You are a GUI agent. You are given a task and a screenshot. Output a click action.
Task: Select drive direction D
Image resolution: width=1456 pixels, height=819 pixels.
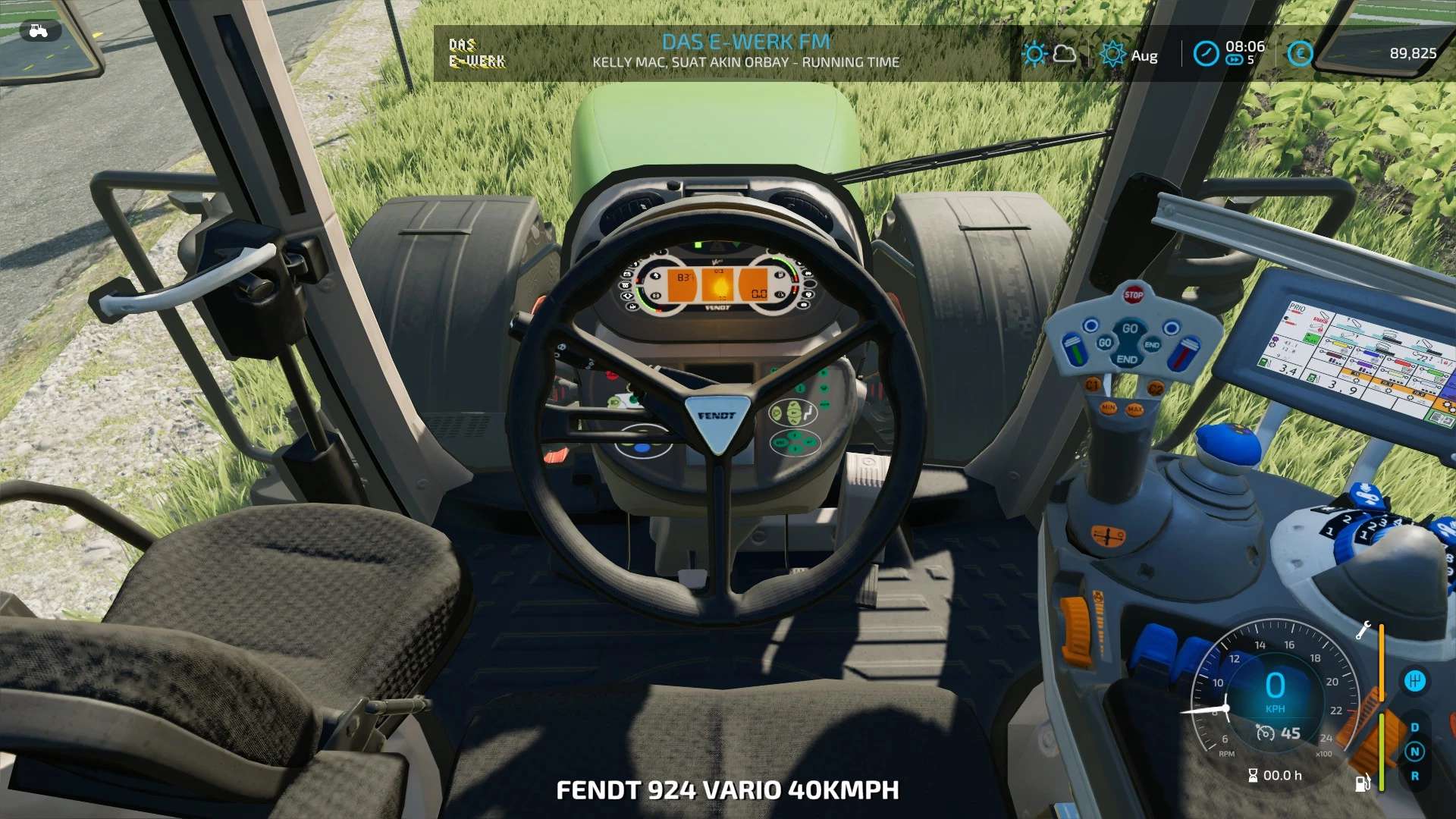pyautogui.click(x=1414, y=727)
